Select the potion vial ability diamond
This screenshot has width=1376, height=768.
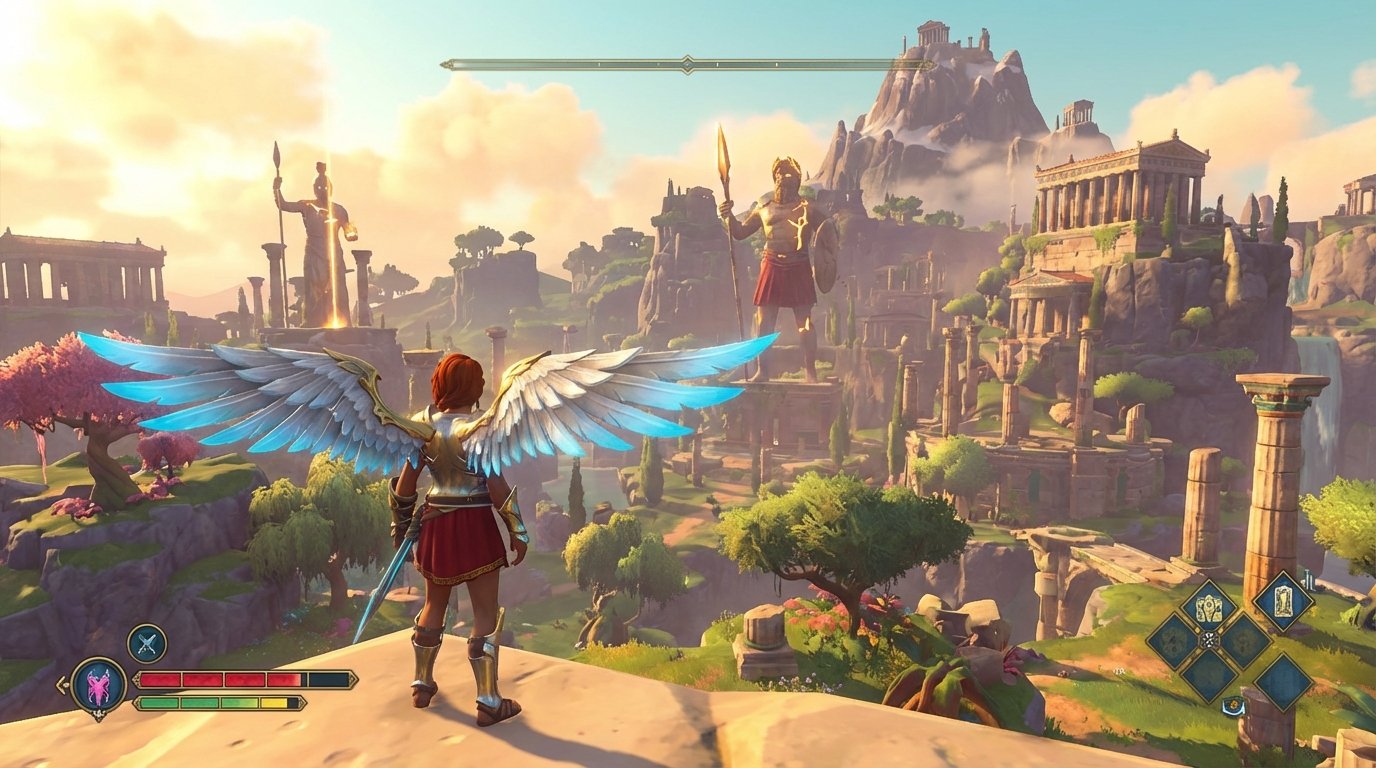click(x=1283, y=603)
